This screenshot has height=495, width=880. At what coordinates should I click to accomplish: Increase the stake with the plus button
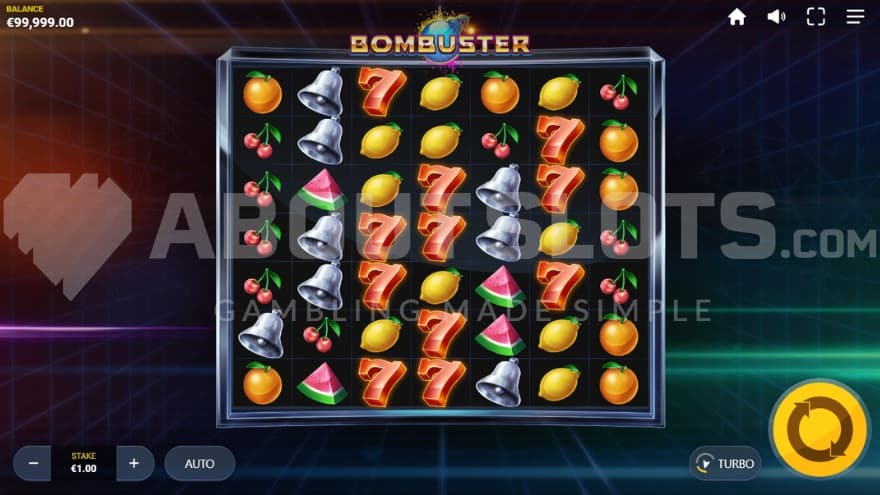(x=134, y=463)
